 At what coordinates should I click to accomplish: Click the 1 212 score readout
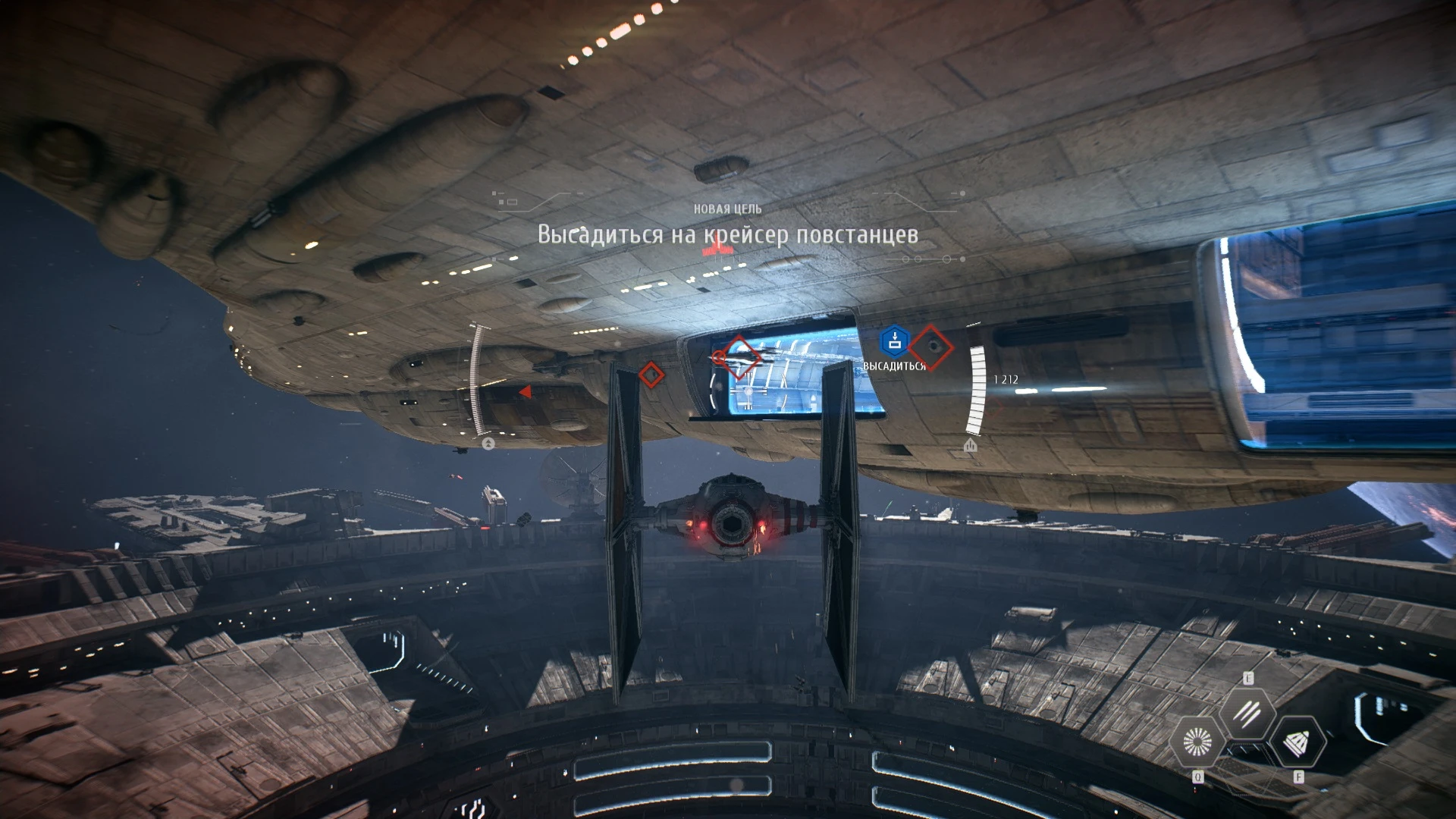(1006, 378)
